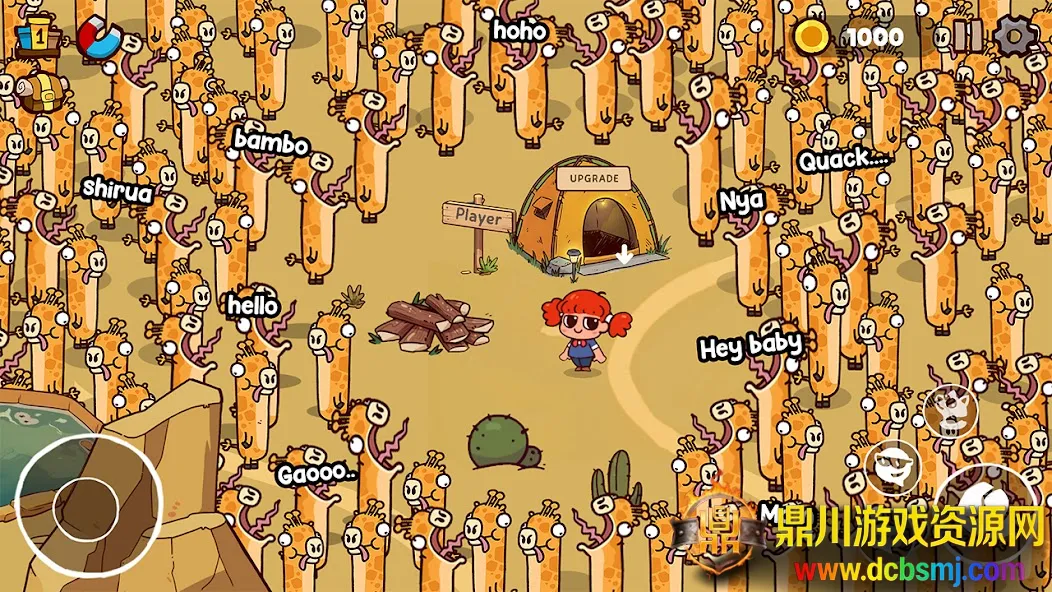This screenshot has height=592, width=1052.
Task: Pause the game
Action: pos(967,37)
